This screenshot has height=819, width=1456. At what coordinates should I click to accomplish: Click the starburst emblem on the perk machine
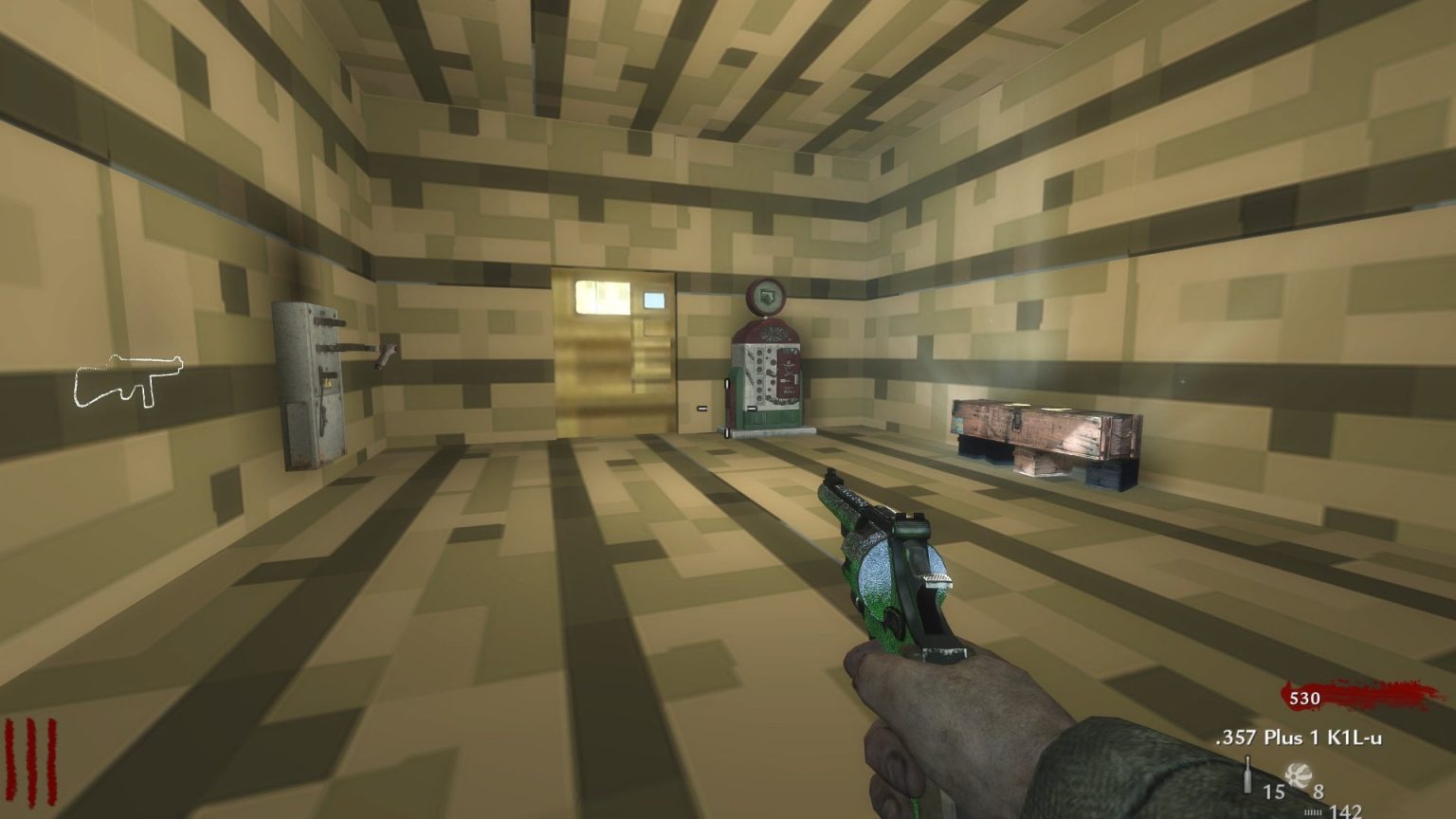point(774,334)
